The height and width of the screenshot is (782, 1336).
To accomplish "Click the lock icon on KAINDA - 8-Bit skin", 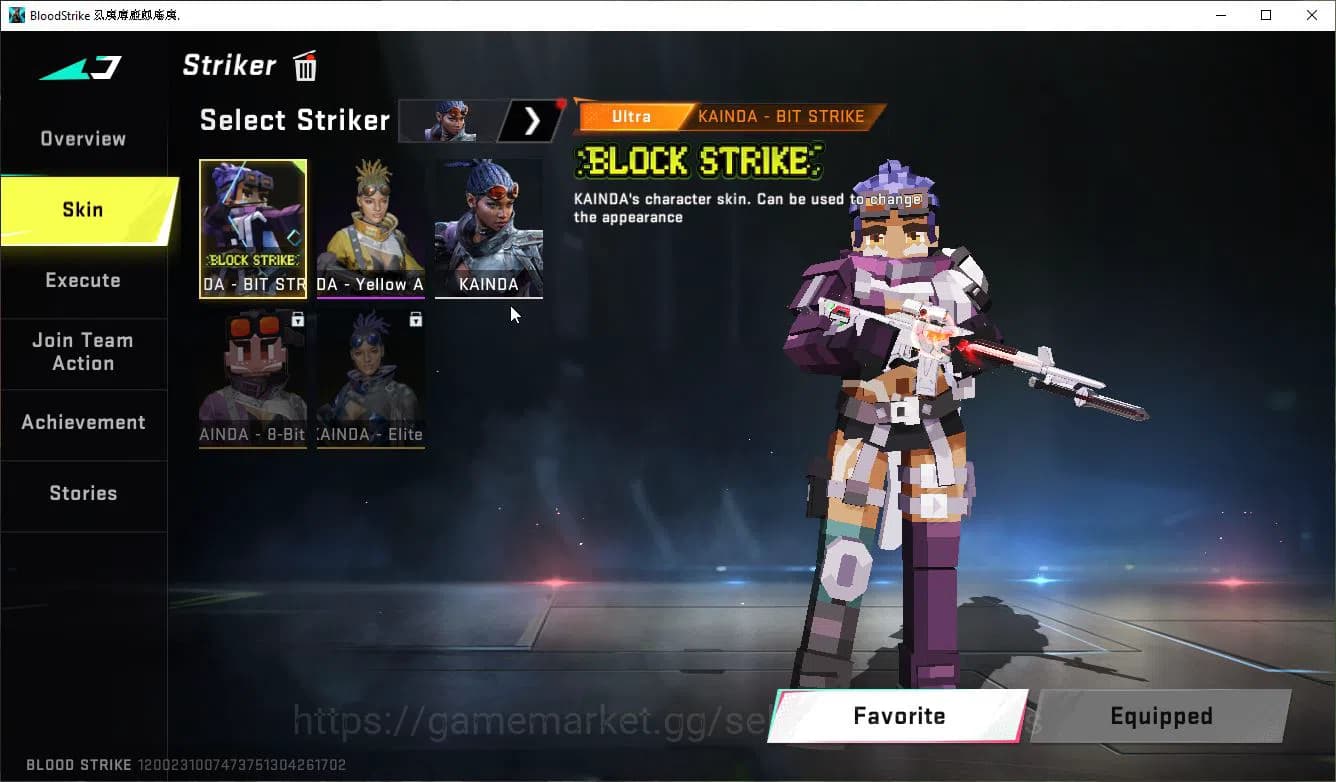I will point(297,319).
